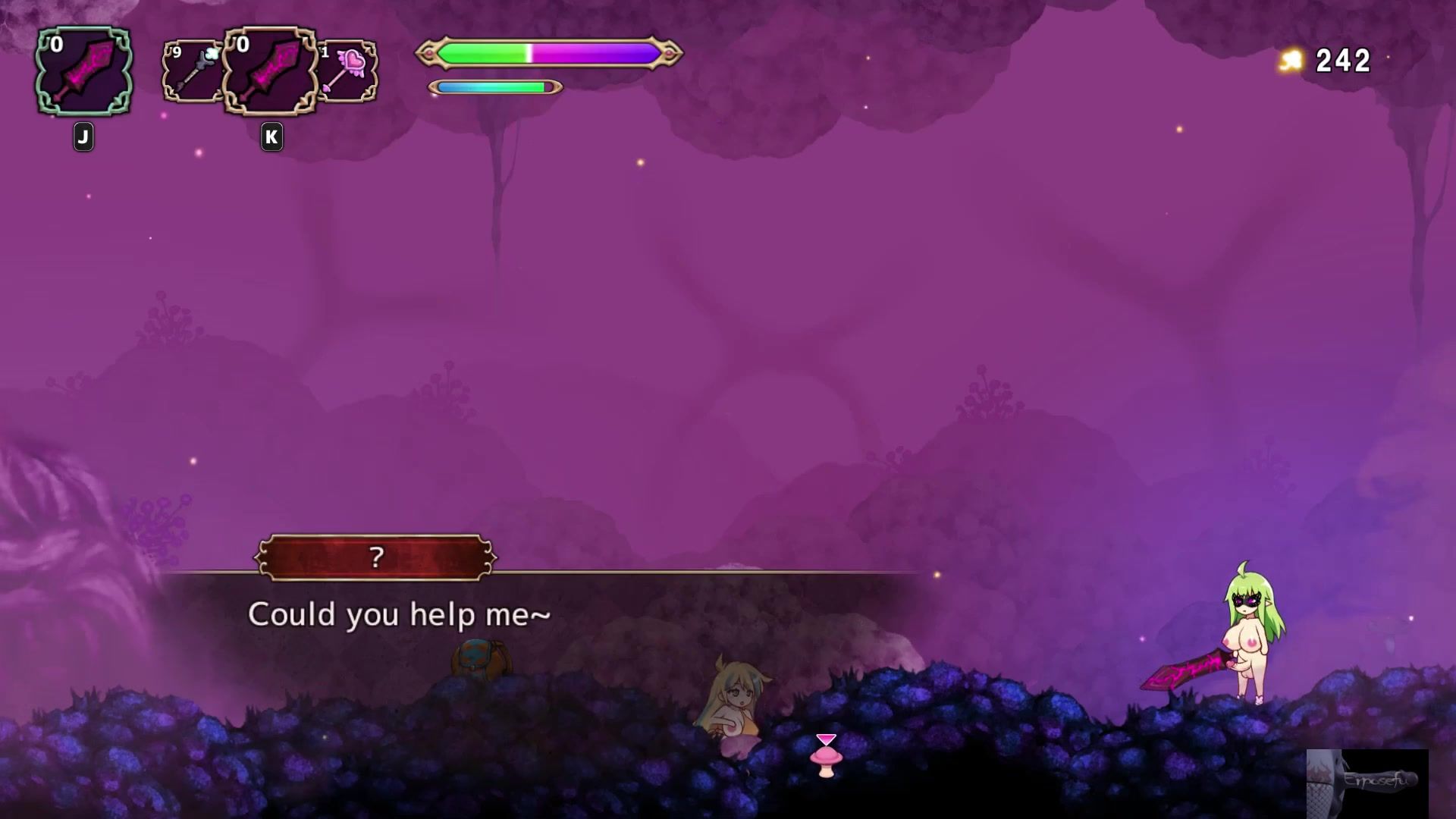Select the crimson sword slot labeled J

[83, 72]
